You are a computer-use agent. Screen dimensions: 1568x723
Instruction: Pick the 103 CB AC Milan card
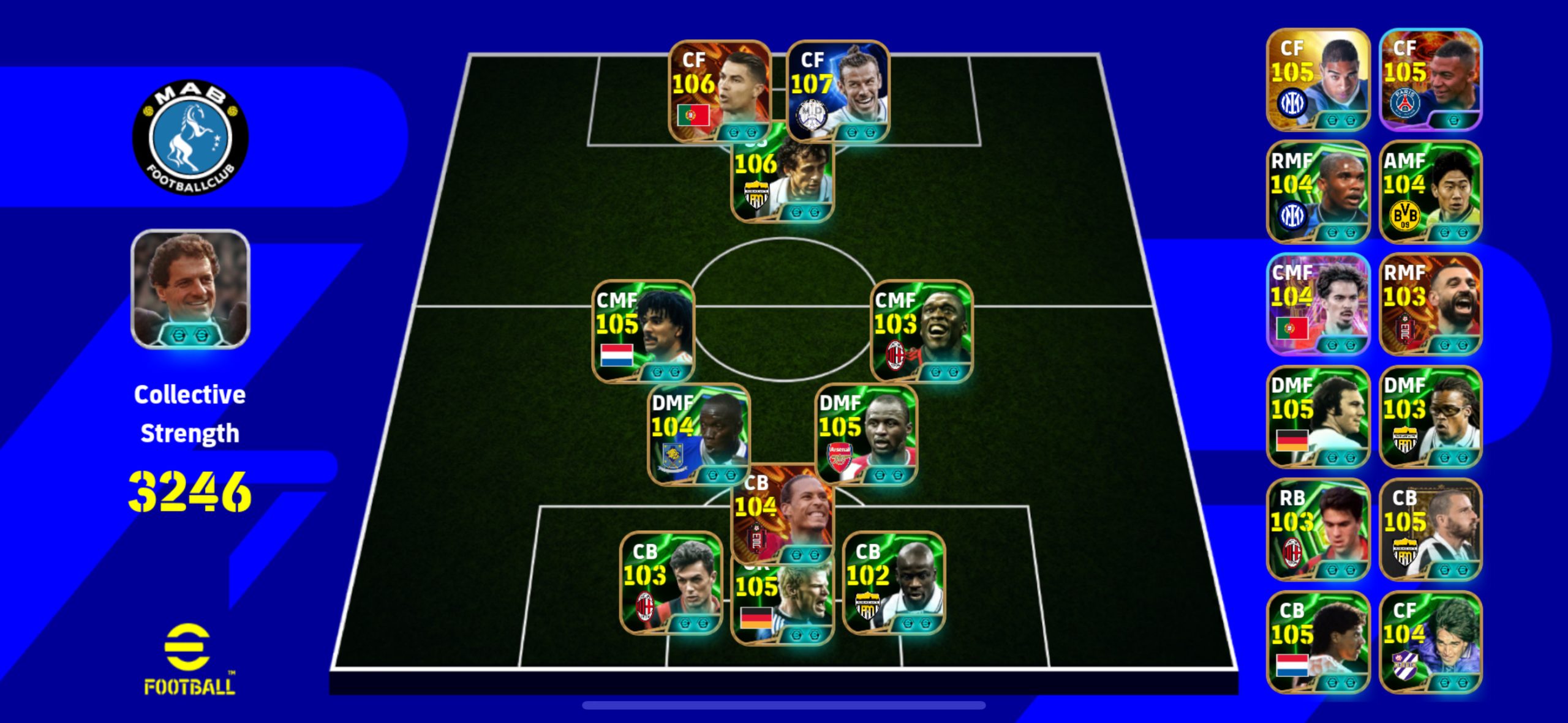[671, 582]
